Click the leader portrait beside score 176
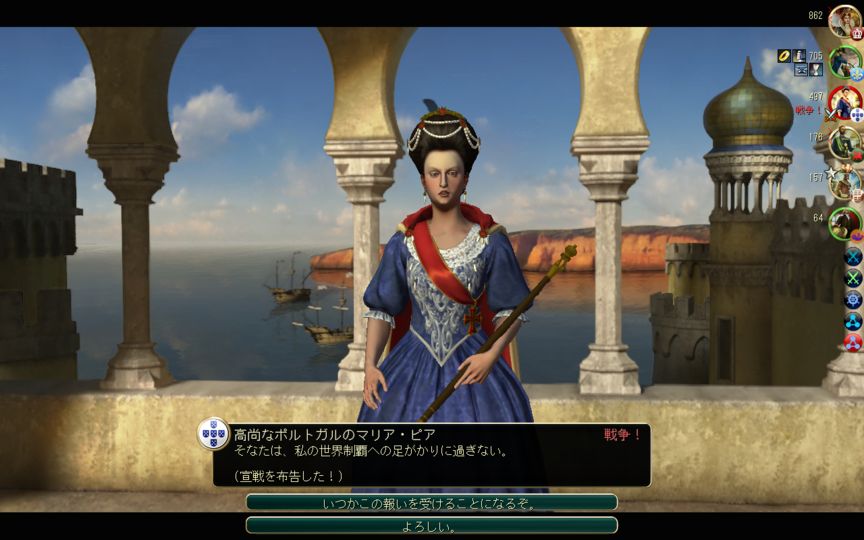The width and height of the screenshot is (864, 540). [x=845, y=143]
